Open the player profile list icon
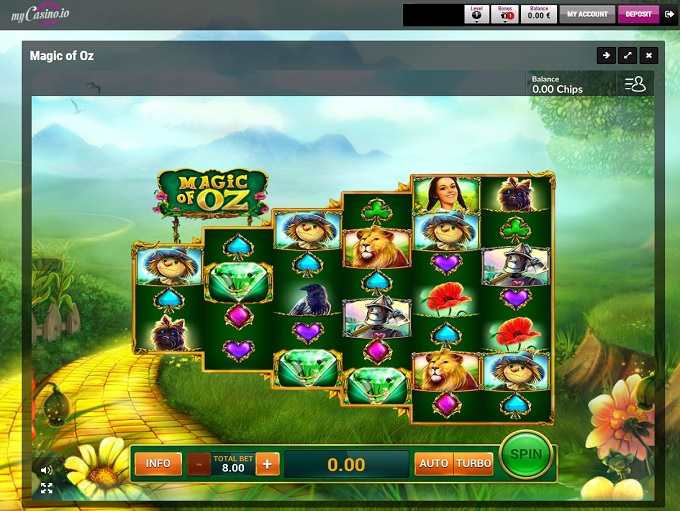The height and width of the screenshot is (511, 680). pyautogui.click(x=635, y=85)
